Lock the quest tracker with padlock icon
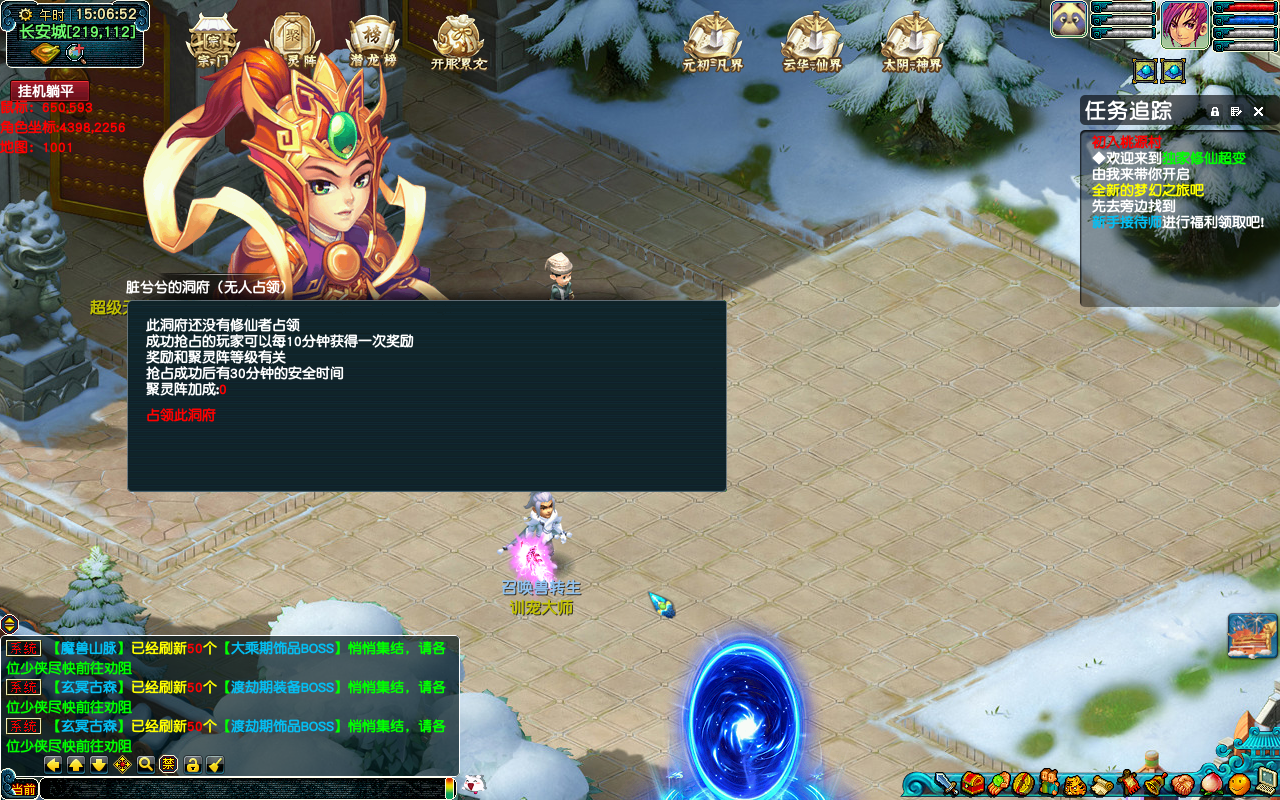 [1215, 111]
